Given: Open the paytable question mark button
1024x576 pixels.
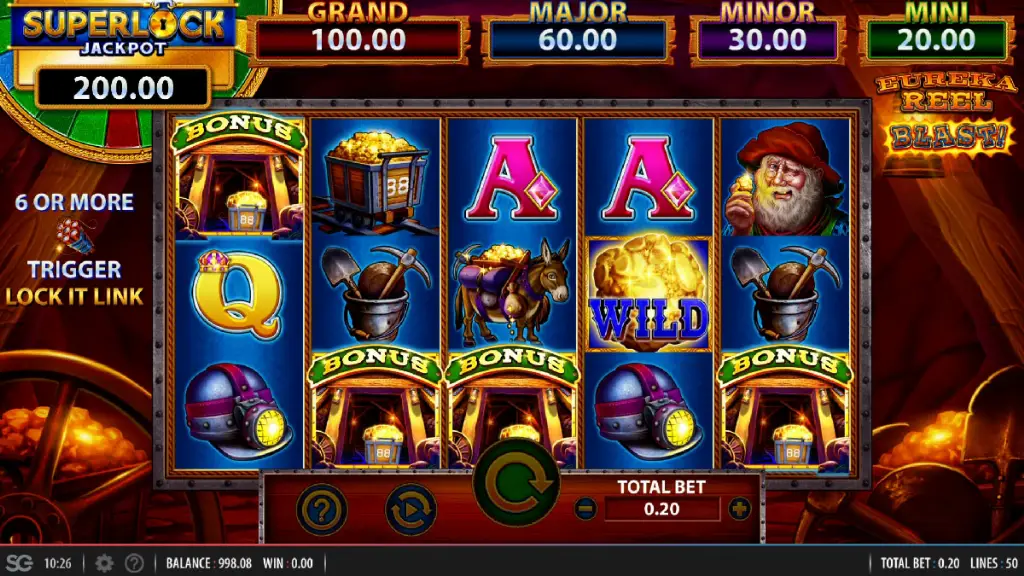Looking at the screenshot, I should coord(322,510).
